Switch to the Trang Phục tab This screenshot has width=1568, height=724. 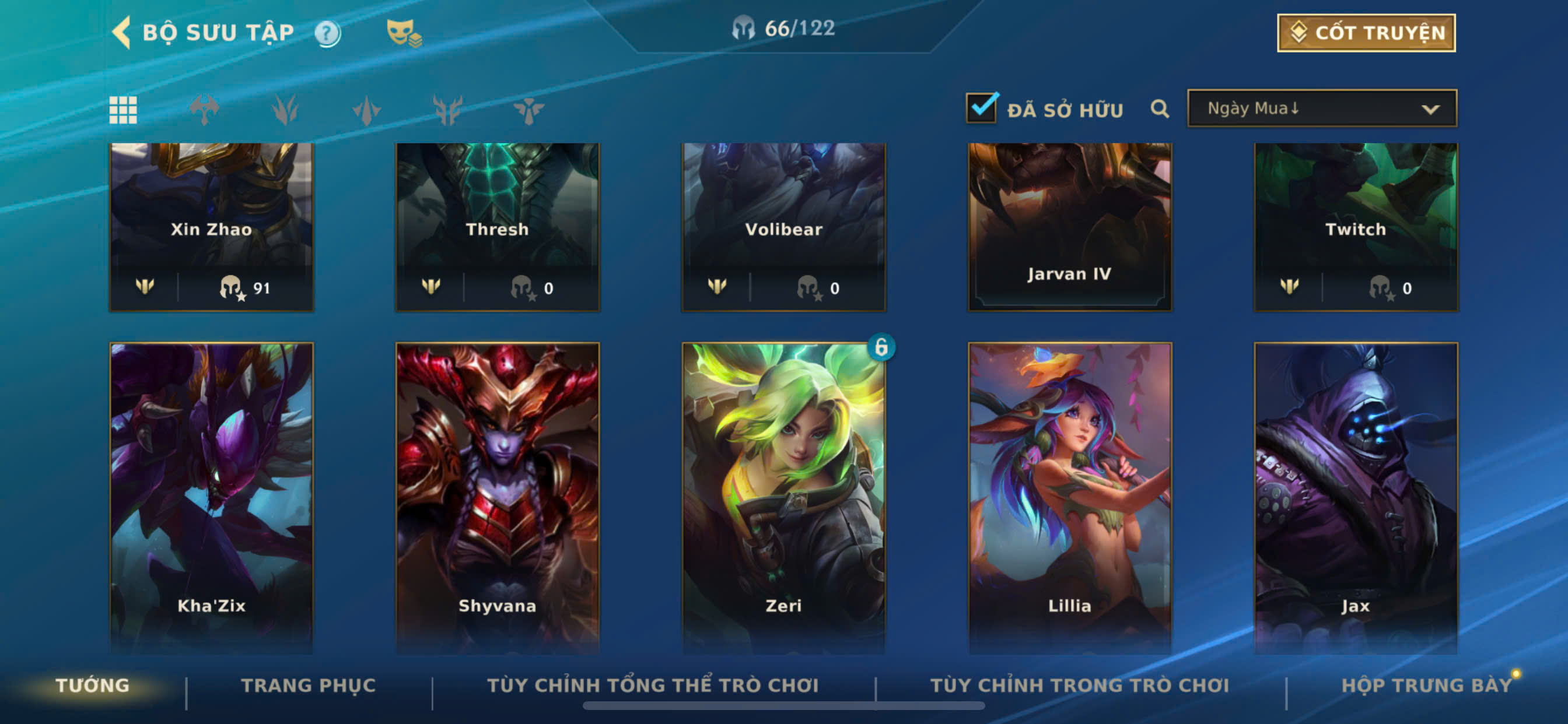point(308,685)
